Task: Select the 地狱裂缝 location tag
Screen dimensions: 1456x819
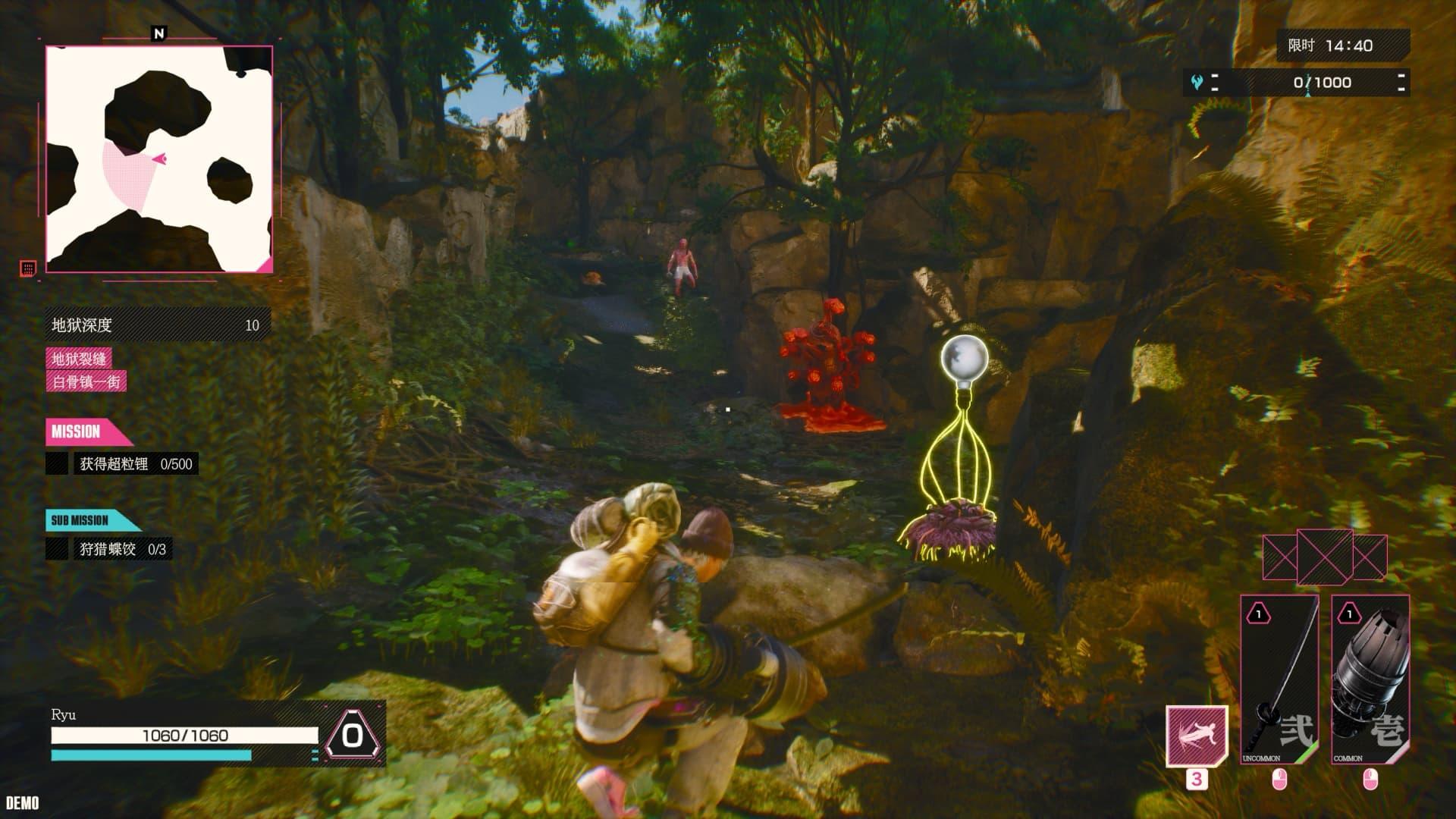Action: pos(79,359)
